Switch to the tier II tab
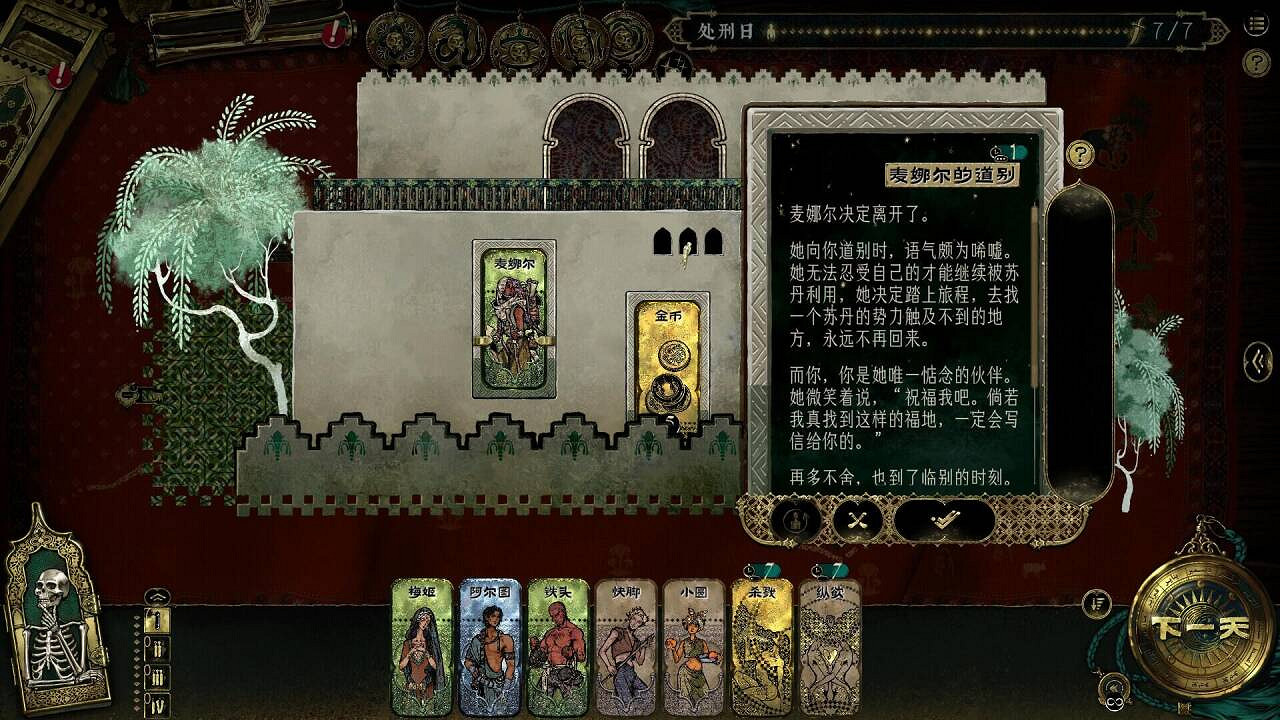 pyautogui.click(x=157, y=649)
